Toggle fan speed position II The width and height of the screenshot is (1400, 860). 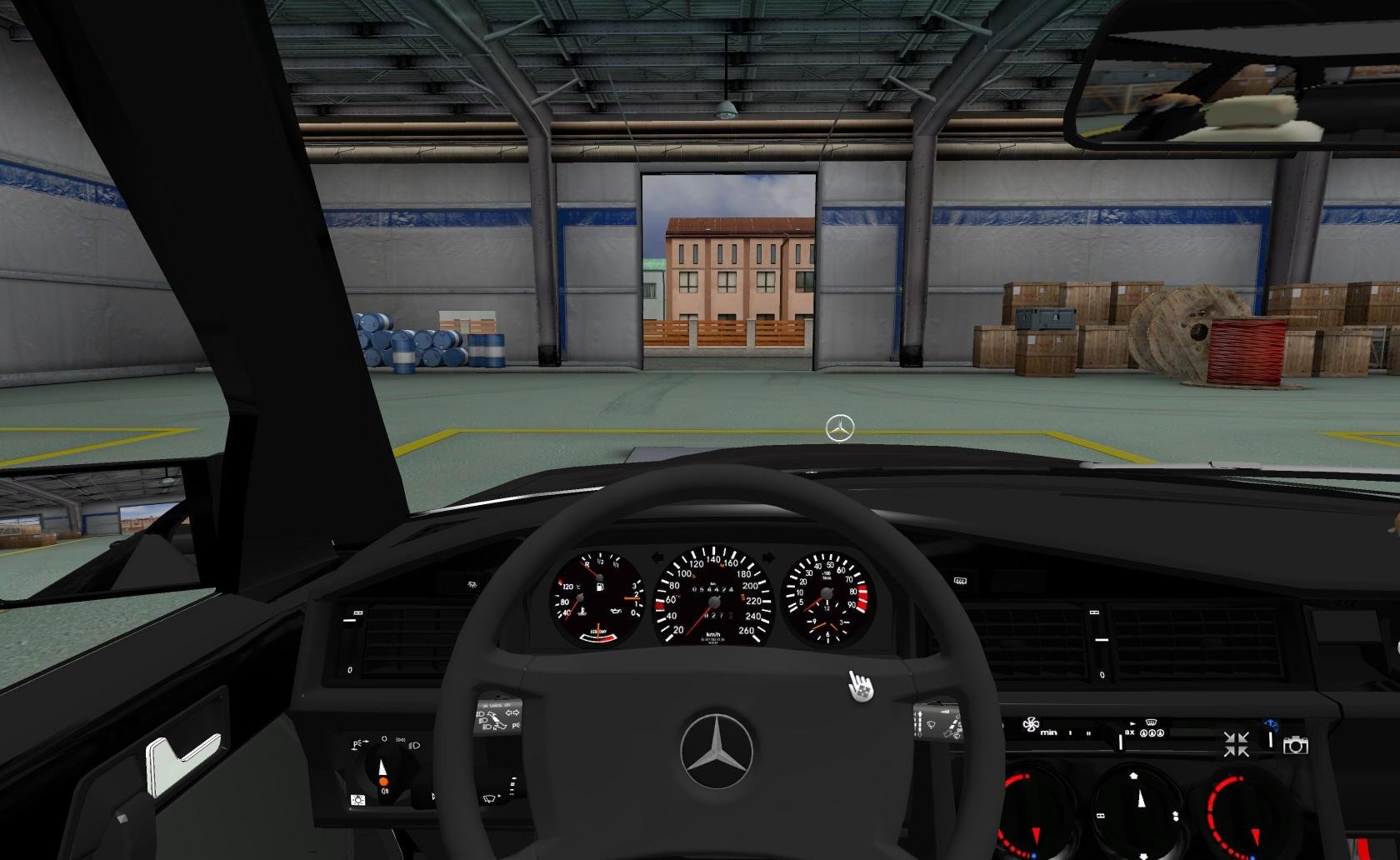click(1088, 732)
